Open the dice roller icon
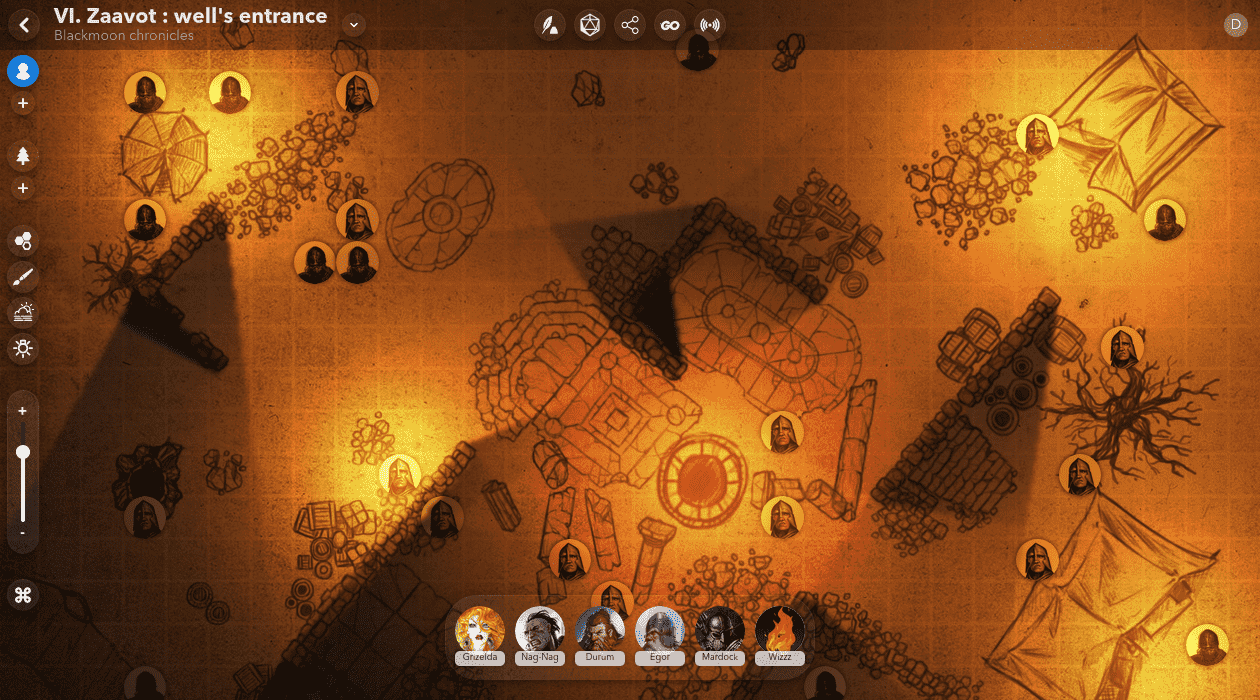The image size is (1260, 700). 590,26
